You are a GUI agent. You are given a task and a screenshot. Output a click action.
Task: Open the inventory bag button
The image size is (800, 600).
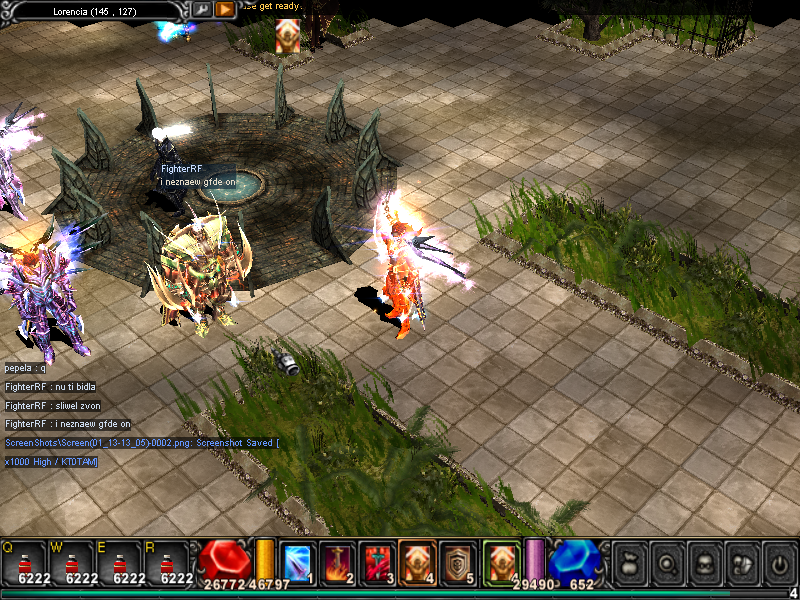[x=629, y=564]
